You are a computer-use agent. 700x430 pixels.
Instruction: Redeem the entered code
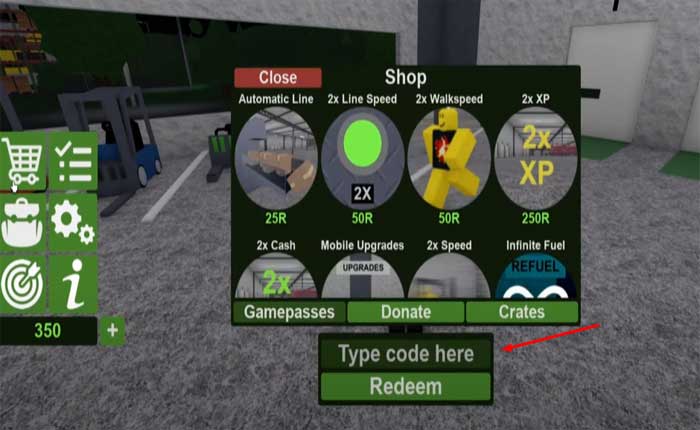point(405,386)
